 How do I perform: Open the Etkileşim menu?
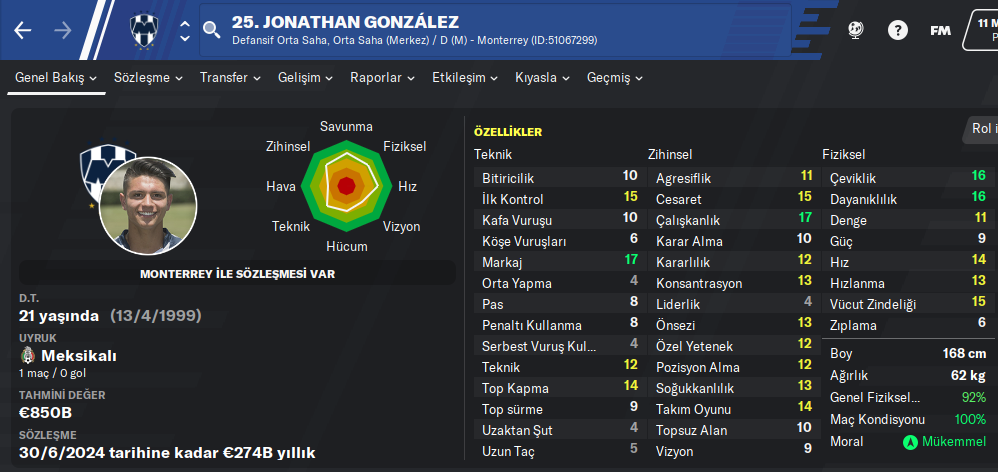pos(465,77)
